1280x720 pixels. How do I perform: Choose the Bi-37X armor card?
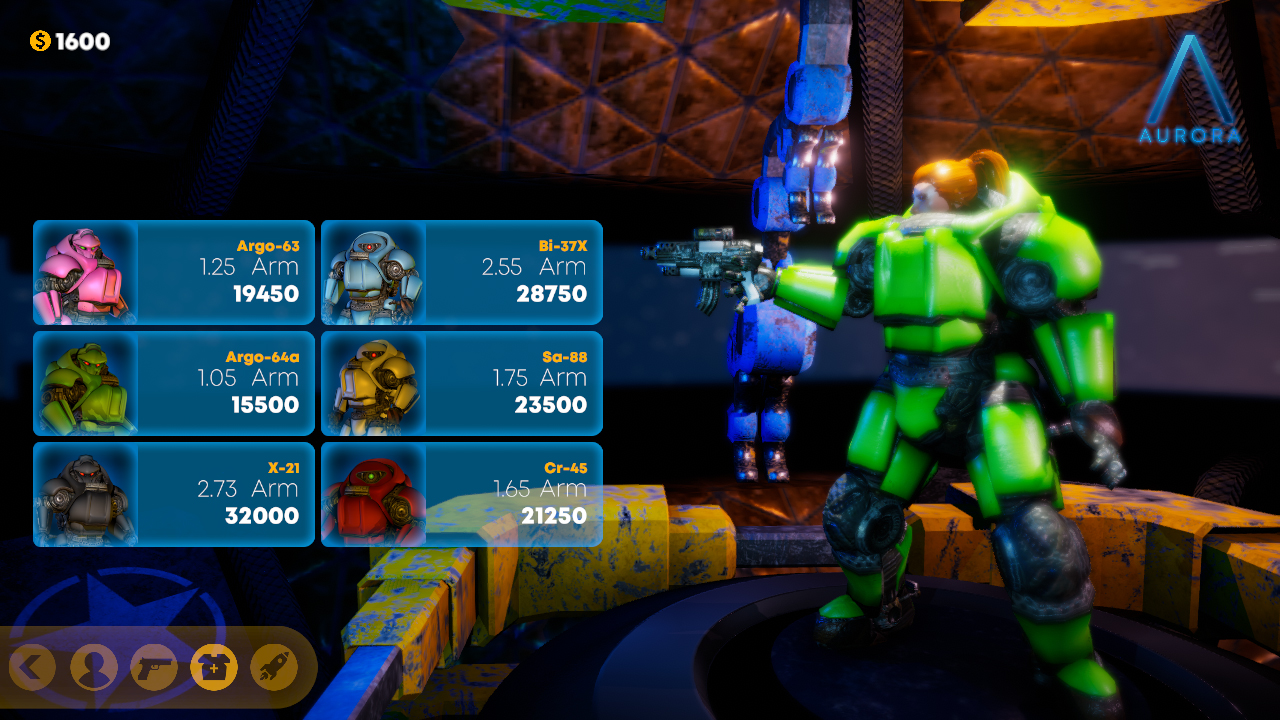(462, 273)
